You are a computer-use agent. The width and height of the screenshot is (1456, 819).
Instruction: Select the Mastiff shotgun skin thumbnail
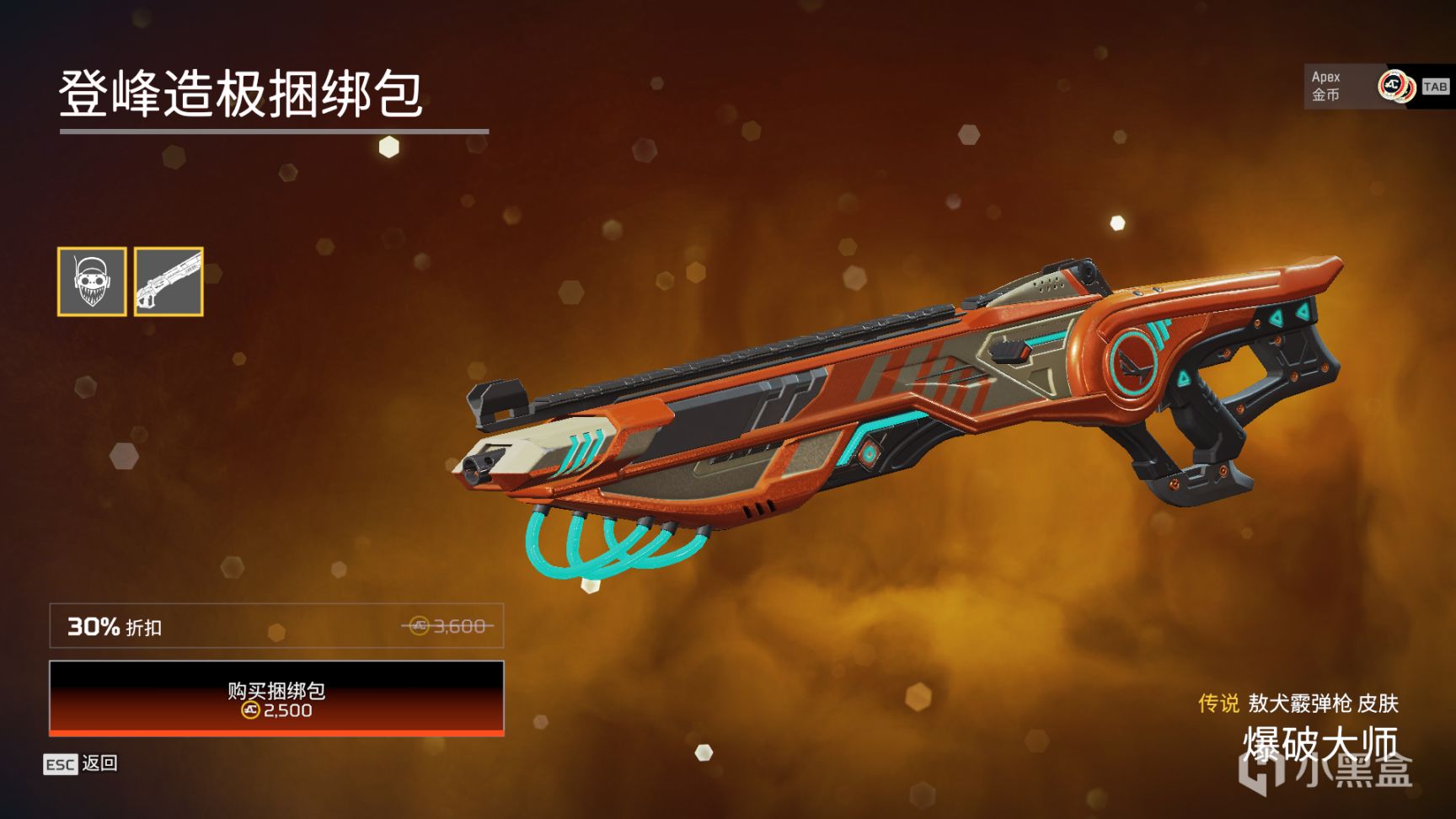pyautogui.click(x=169, y=281)
